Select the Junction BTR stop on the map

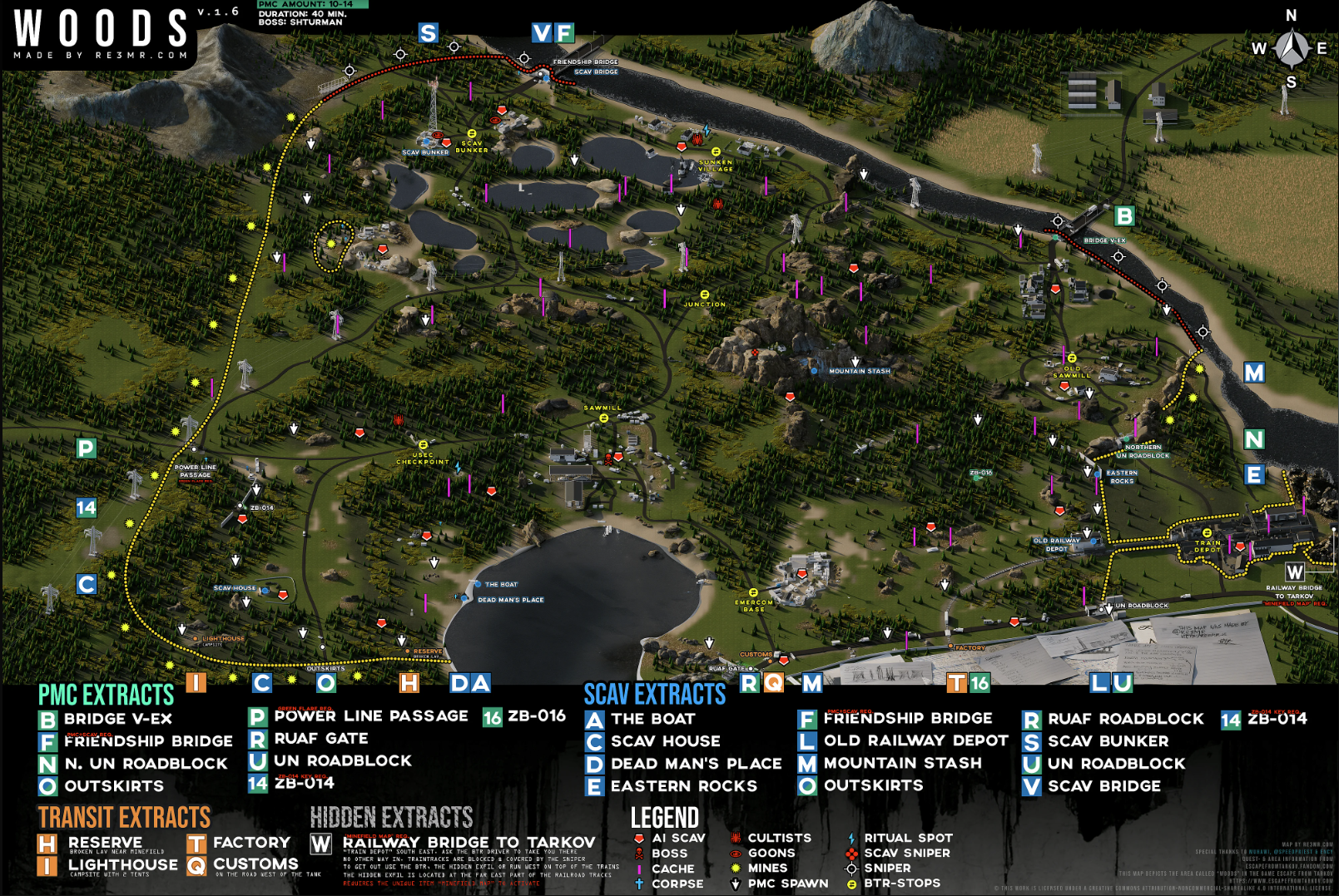pos(705,295)
